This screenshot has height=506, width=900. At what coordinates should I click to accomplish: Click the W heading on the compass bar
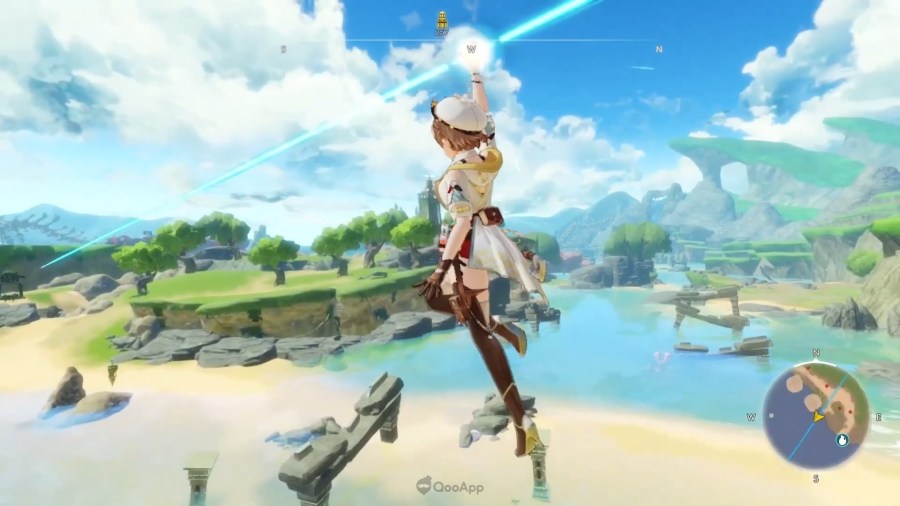pyautogui.click(x=470, y=48)
